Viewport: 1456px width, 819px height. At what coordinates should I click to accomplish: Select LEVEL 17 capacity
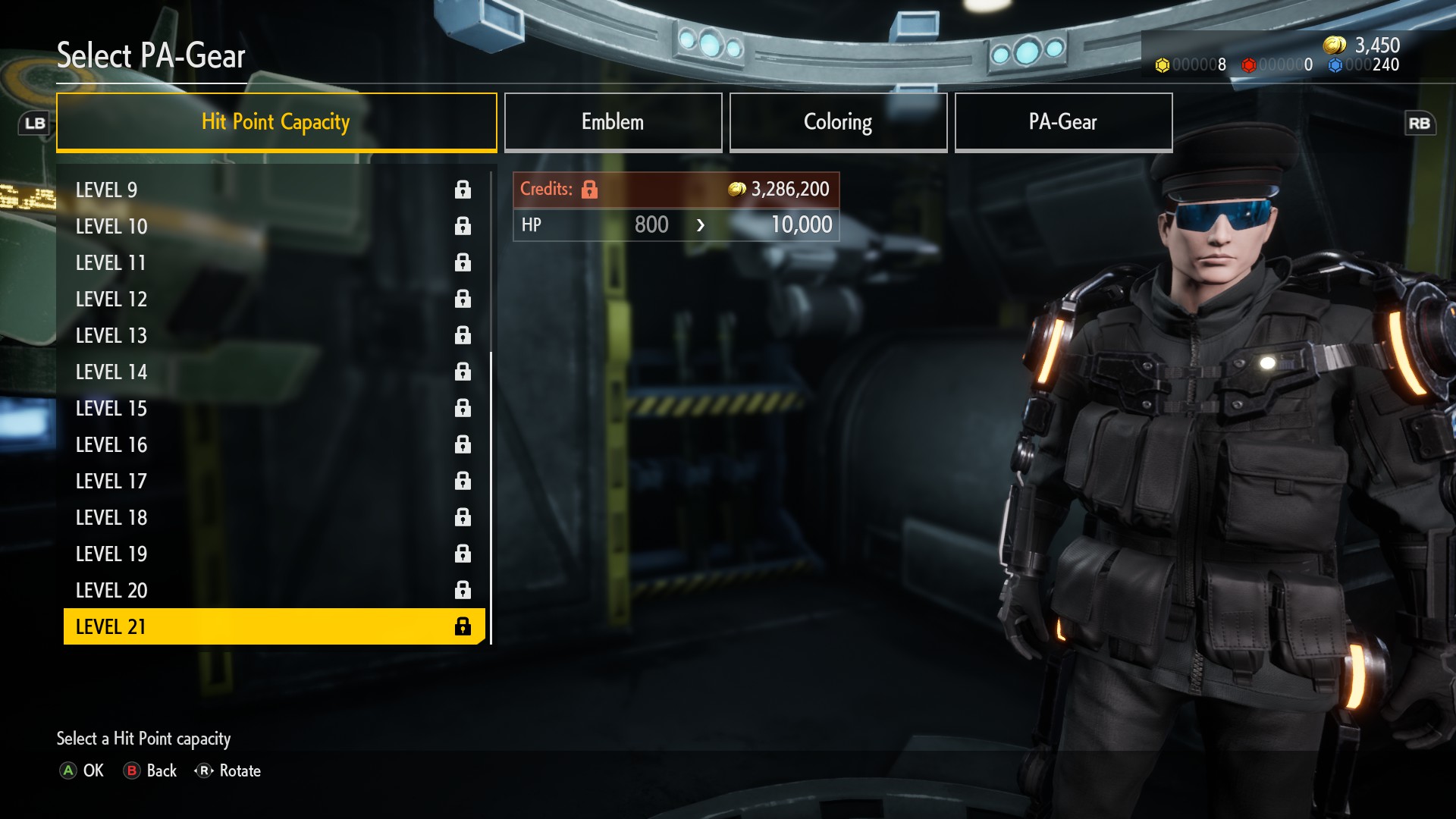273,481
